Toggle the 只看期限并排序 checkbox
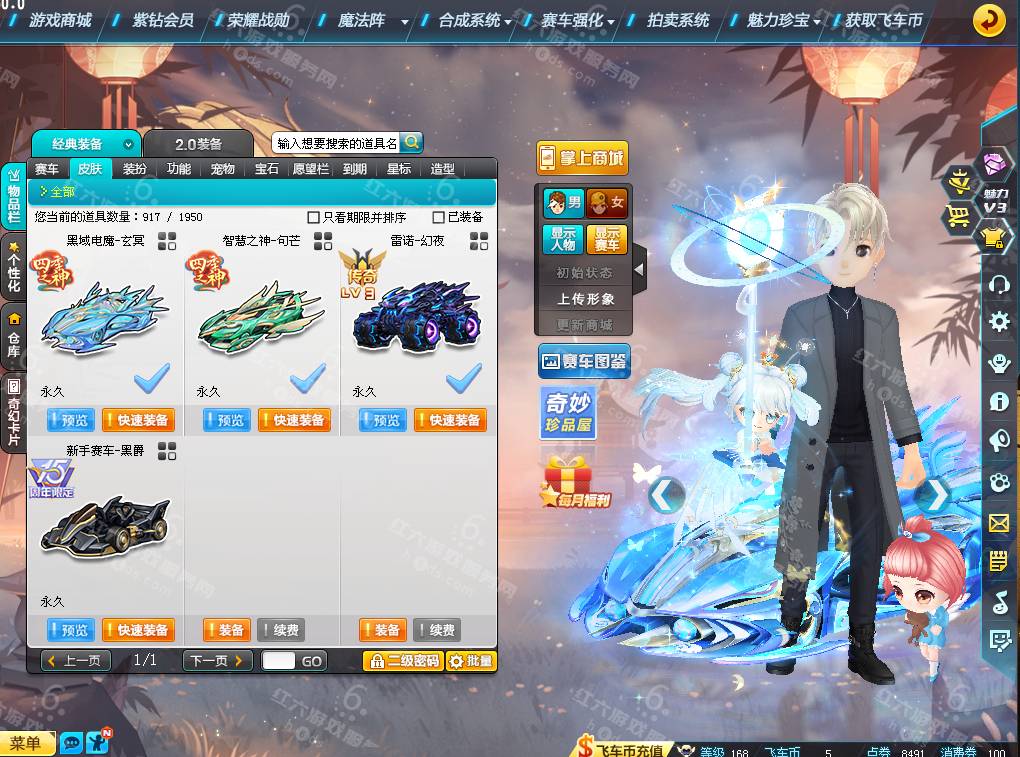The height and width of the screenshot is (757, 1020). [314, 217]
